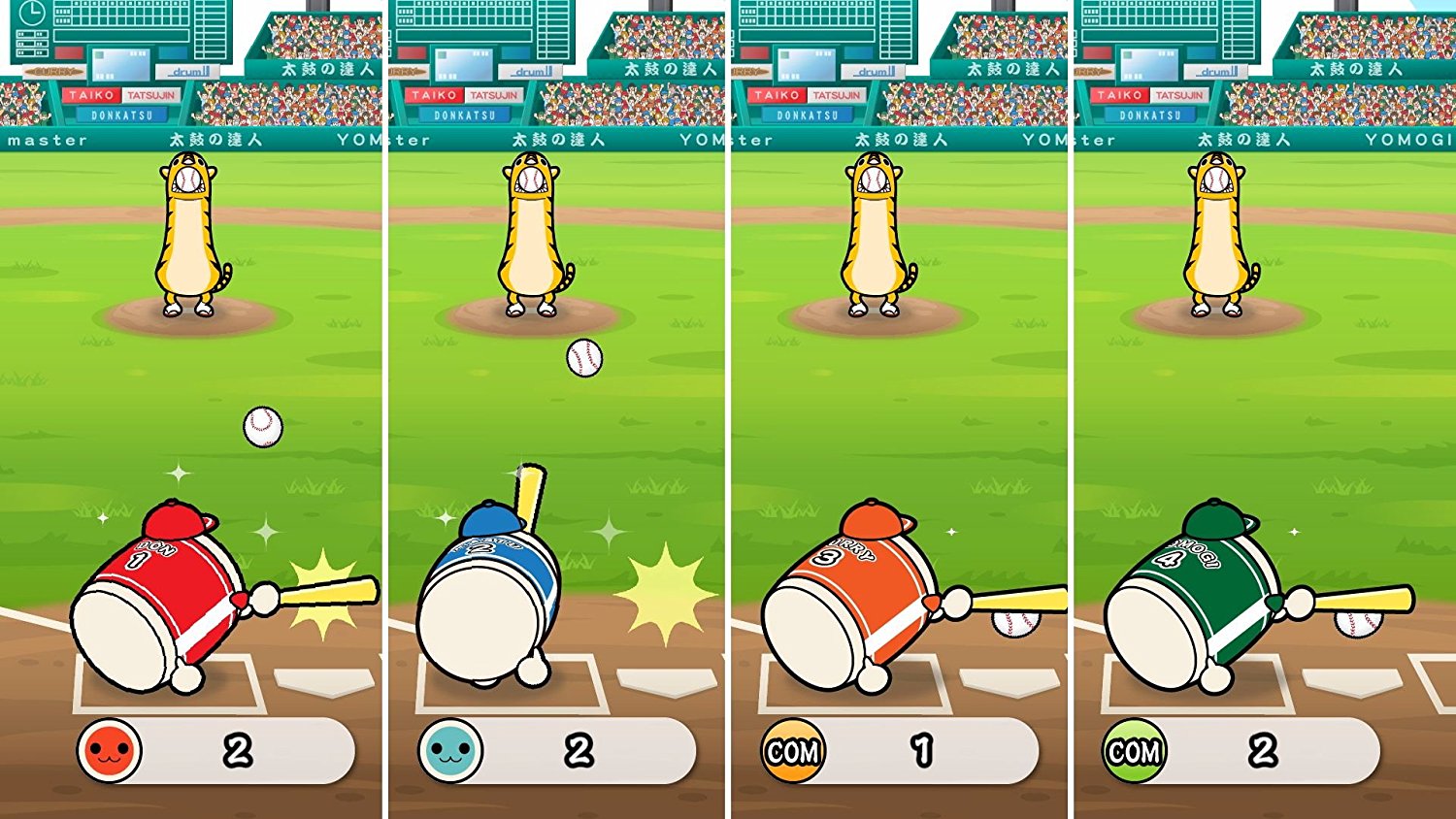Expand the small stats rows left of scoreboard

pyautogui.click(x=31, y=42)
